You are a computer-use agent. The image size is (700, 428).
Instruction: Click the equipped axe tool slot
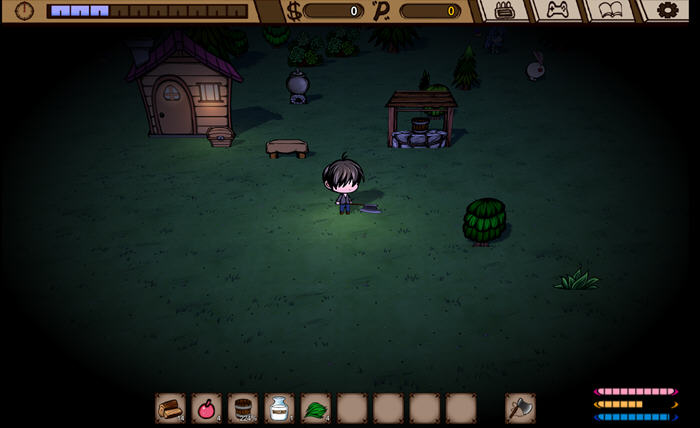(520, 408)
